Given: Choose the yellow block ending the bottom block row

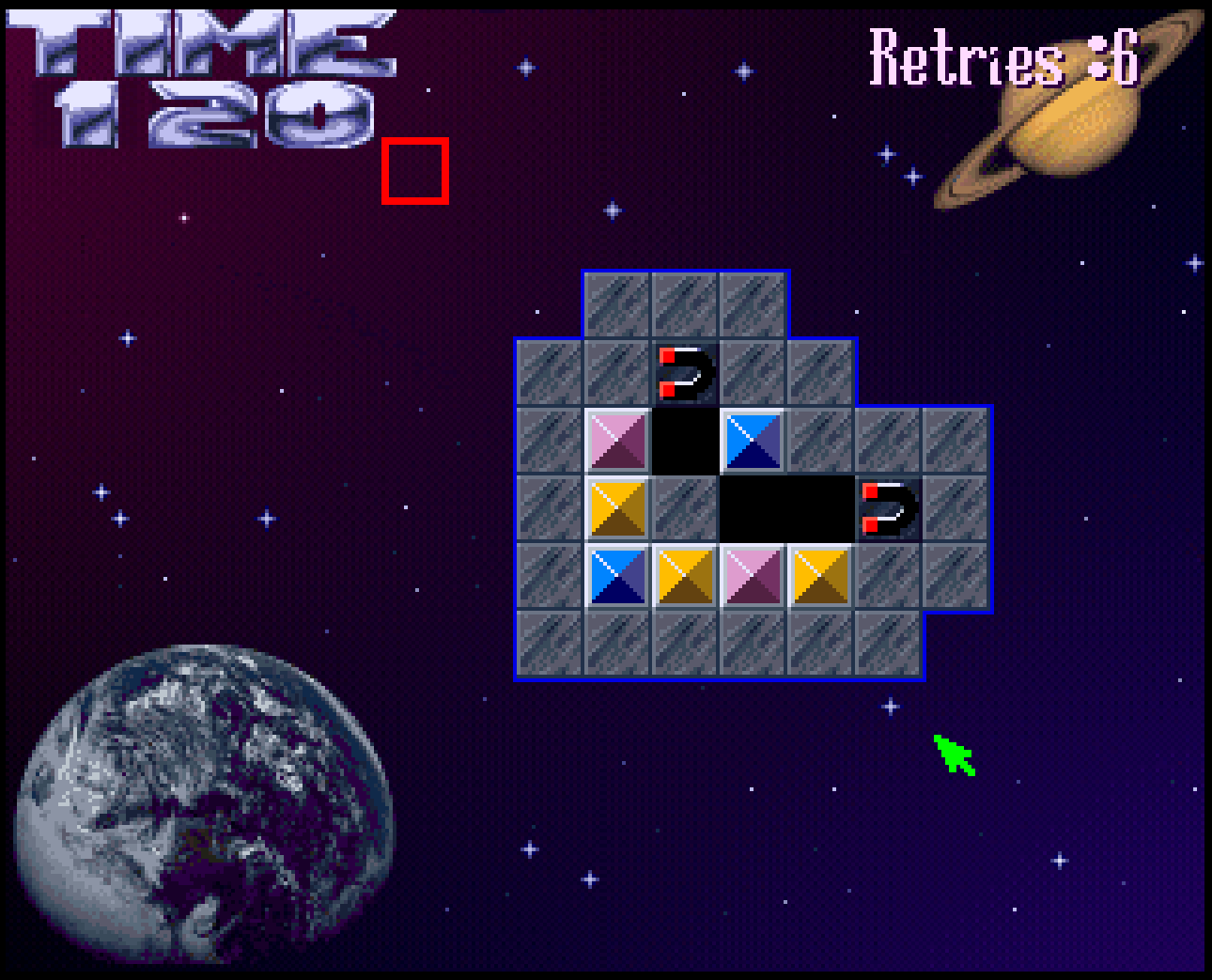Looking at the screenshot, I should click(820, 575).
